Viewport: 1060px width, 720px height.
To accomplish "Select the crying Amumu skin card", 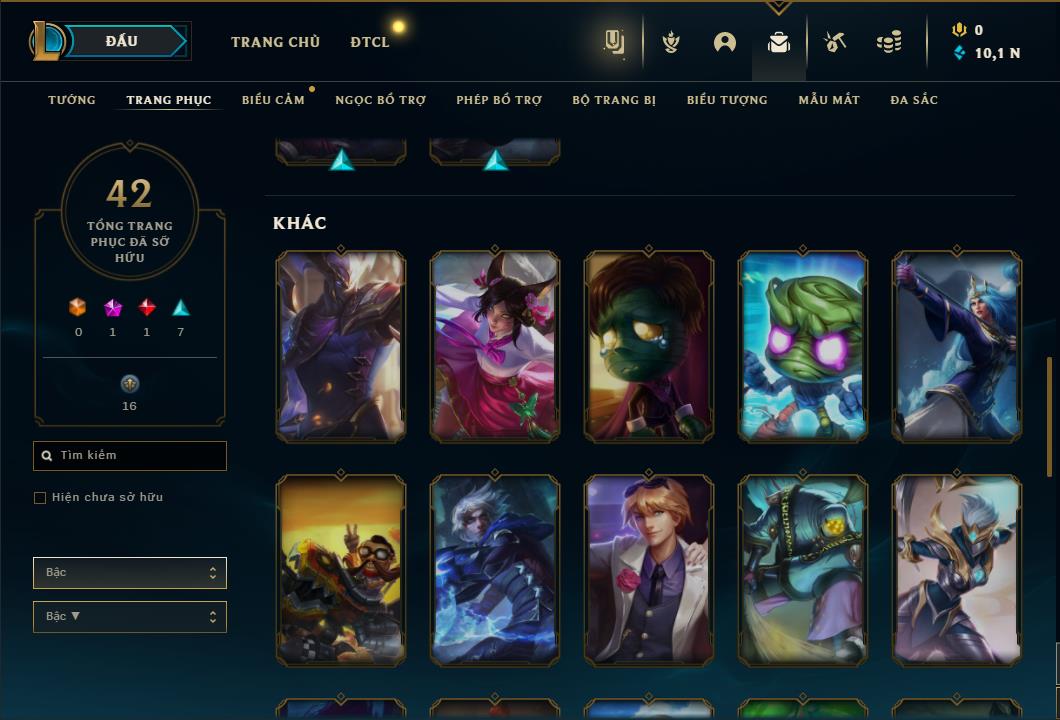I will click(649, 346).
